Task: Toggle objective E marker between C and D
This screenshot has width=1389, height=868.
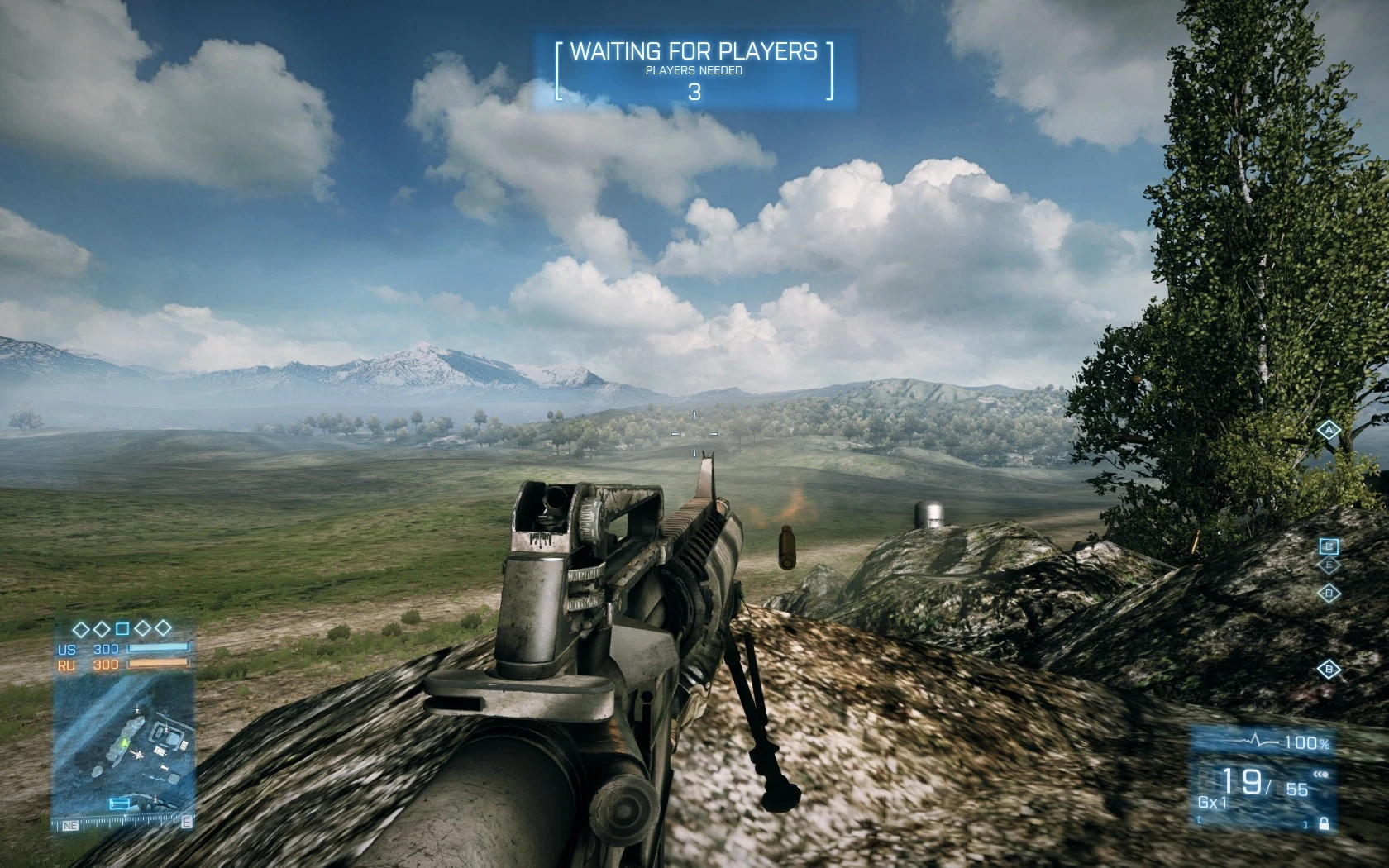Action: pos(1330,563)
